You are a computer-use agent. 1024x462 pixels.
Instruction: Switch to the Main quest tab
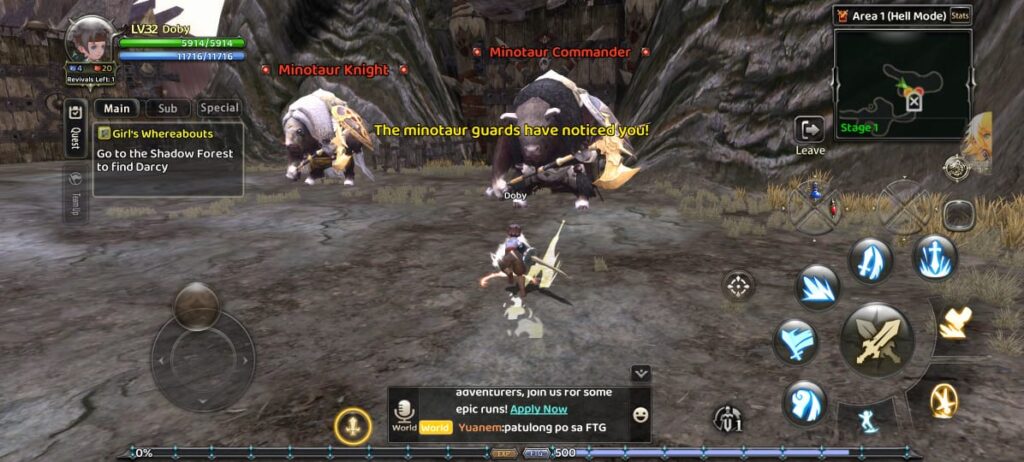(x=117, y=108)
